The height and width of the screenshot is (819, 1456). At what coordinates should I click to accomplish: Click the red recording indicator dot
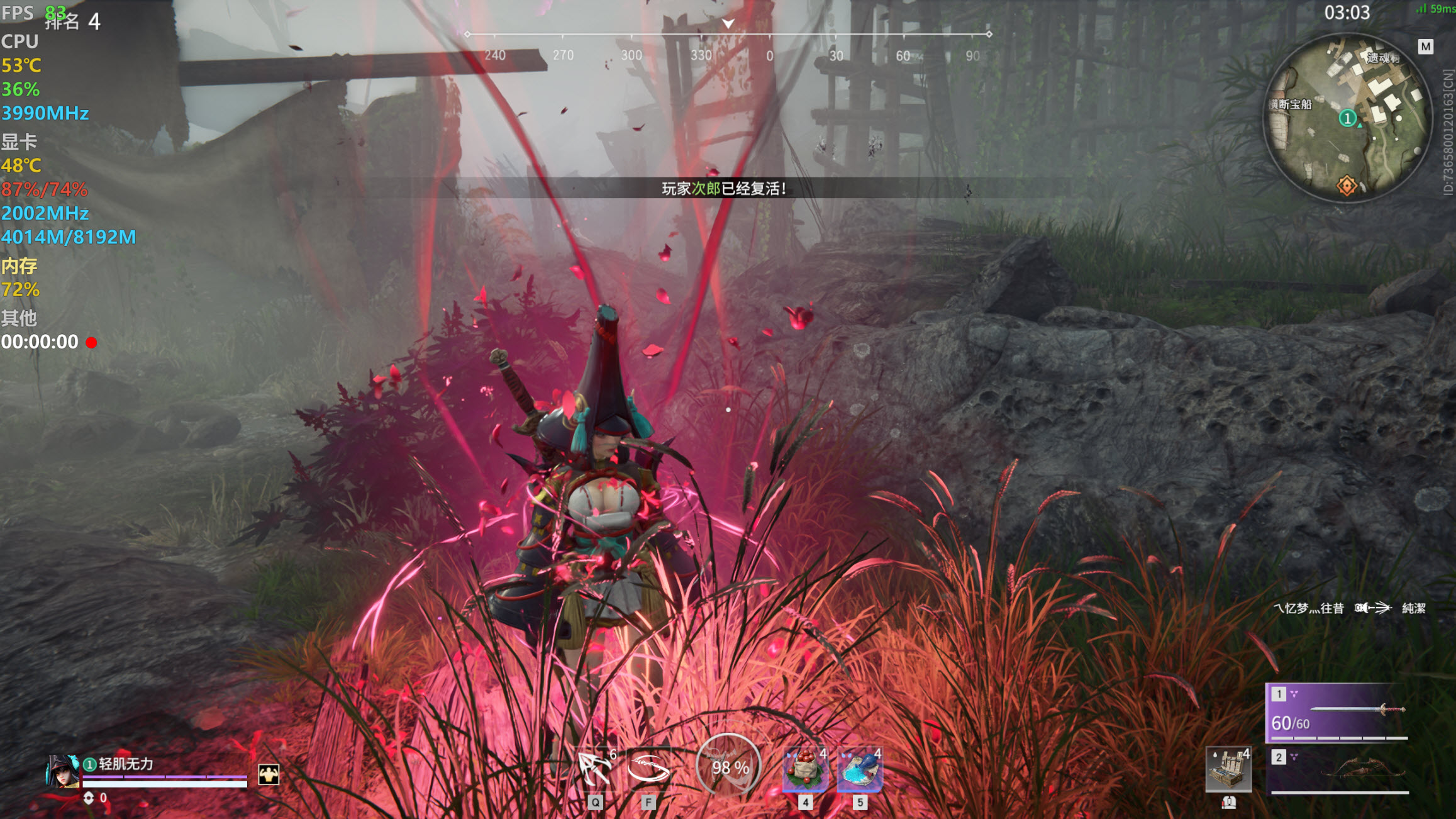tap(92, 343)
